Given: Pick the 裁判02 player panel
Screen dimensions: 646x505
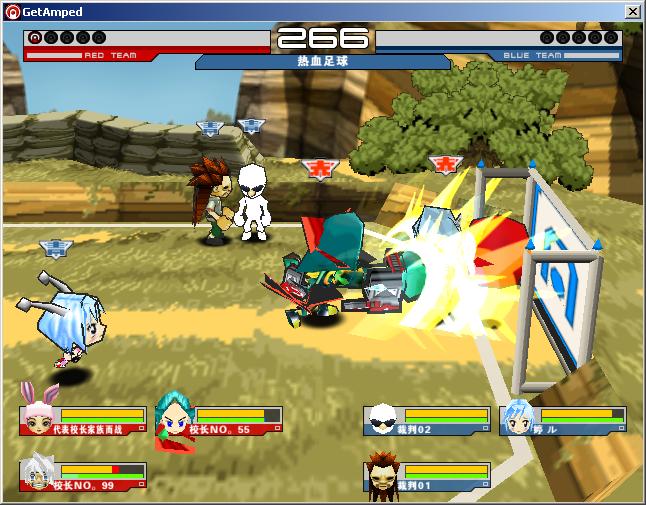Looking at the screenshot, I should tap(427, 421).
